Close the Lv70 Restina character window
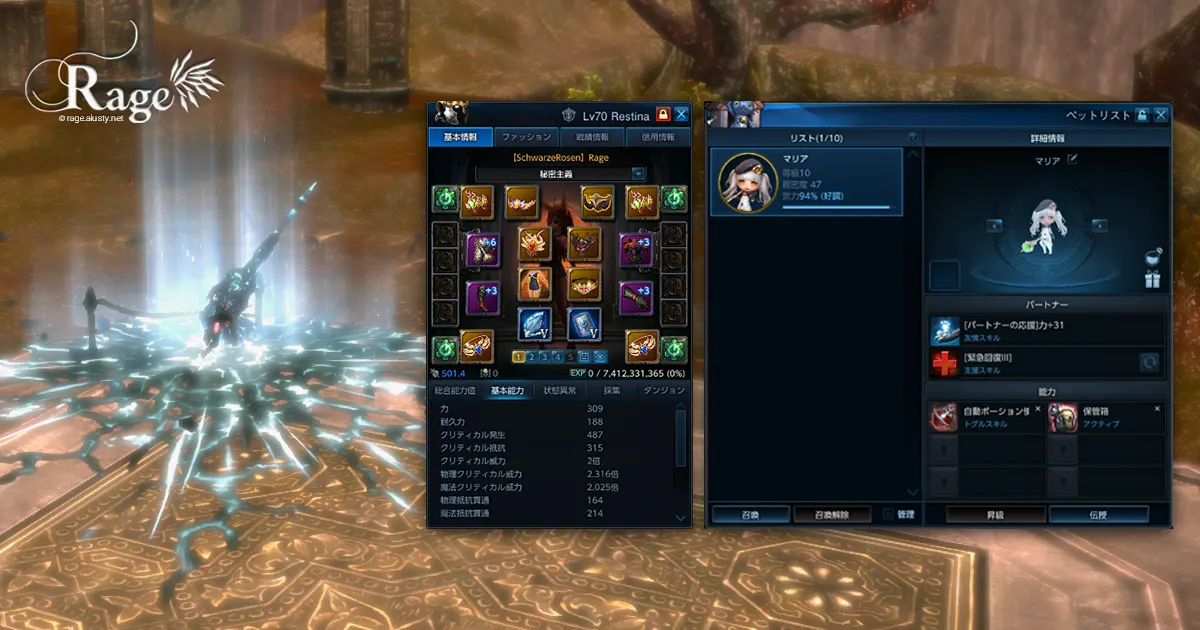Screen dimensions: 1200x630 pos(681,114)
